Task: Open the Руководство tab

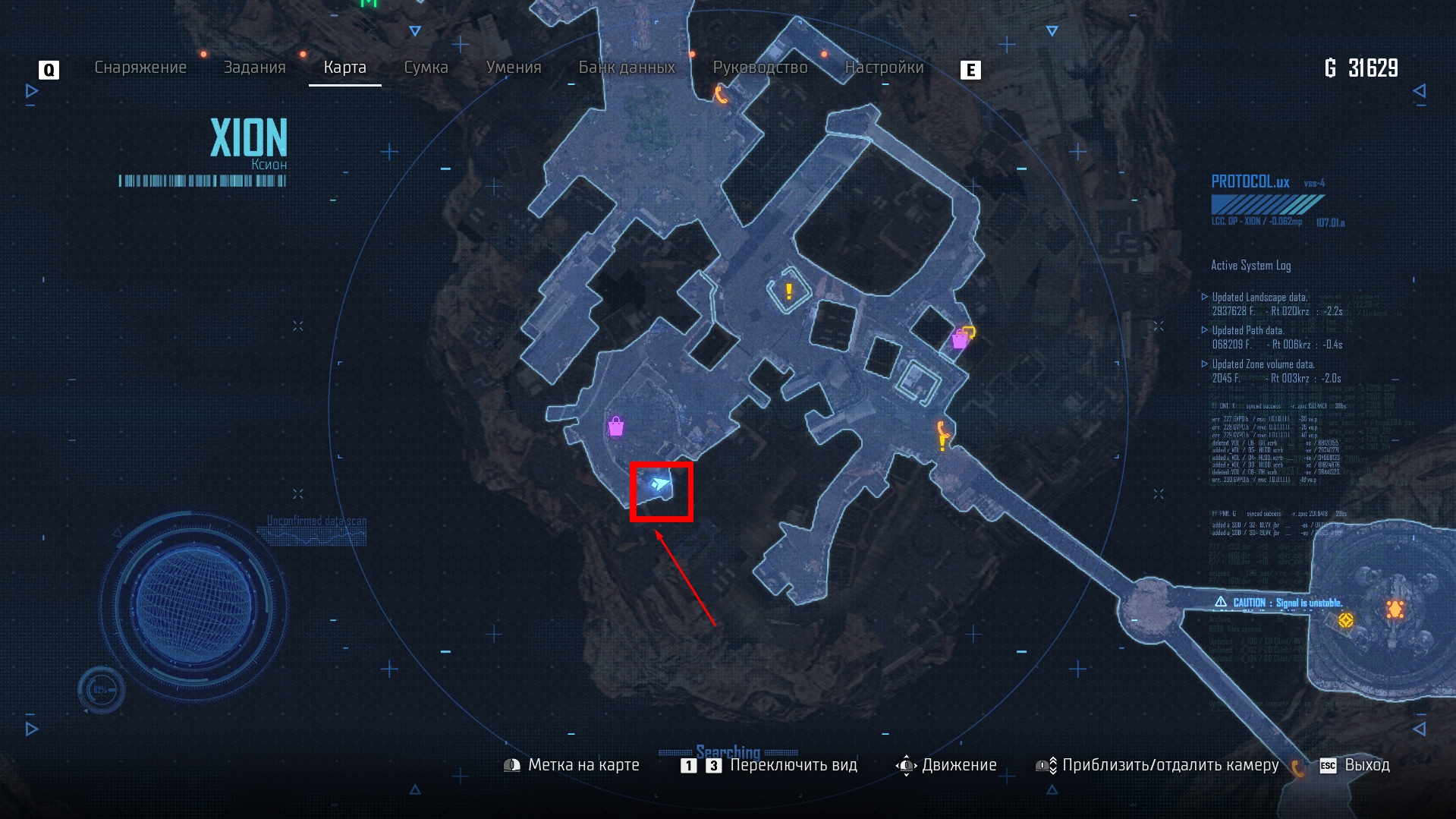Action: pyautogui.click(x=759, y=68)
